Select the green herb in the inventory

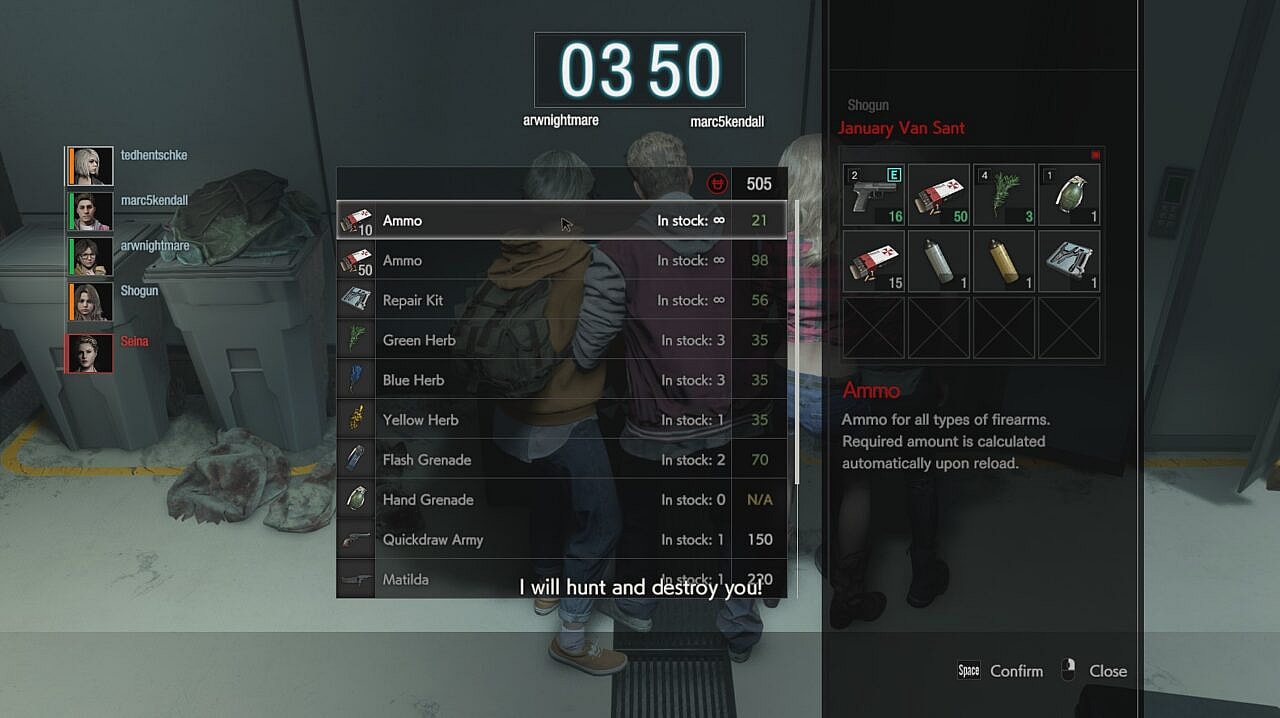(1004, 196)
